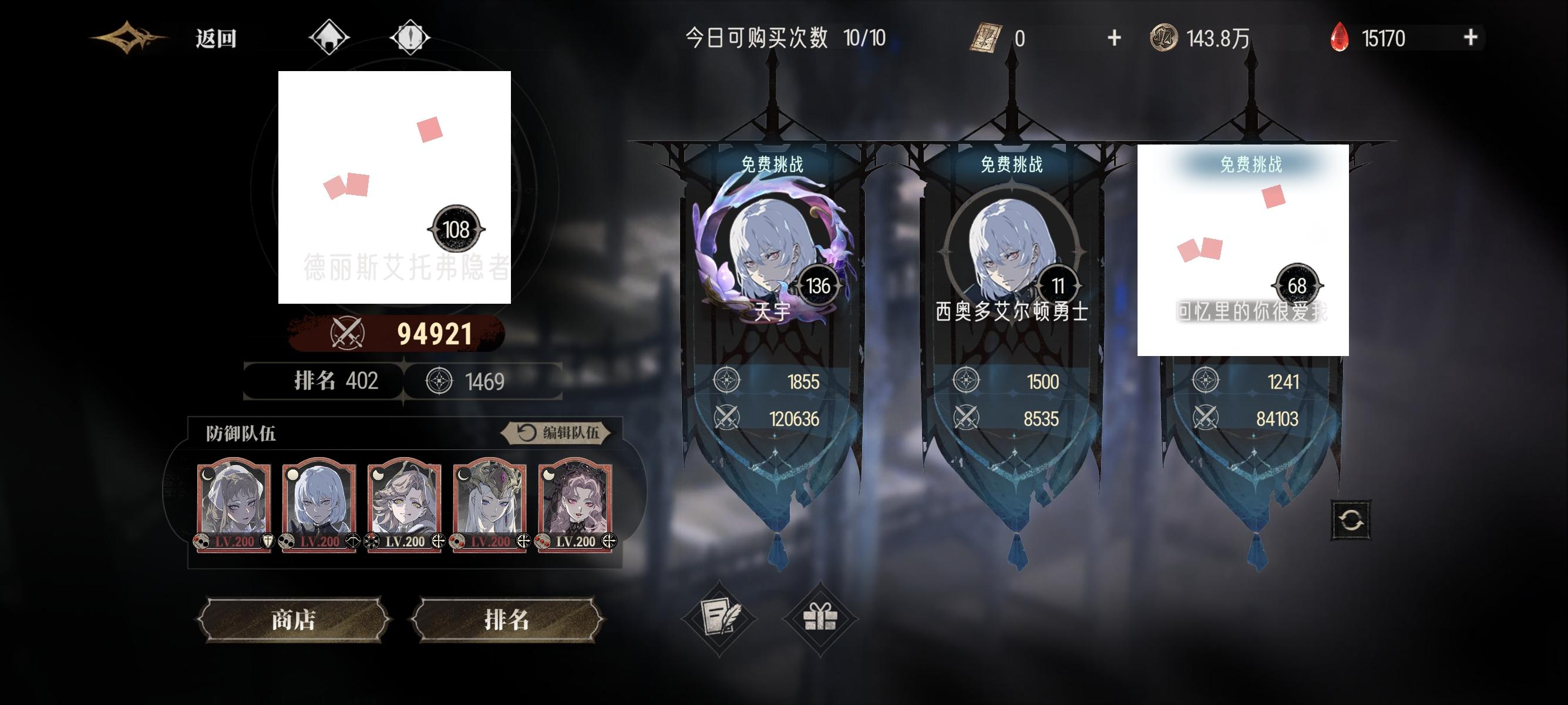This screenshot has width=1568, height=705.
Task: Buy more gems with the plus icon
Action: coord(1471,38)
